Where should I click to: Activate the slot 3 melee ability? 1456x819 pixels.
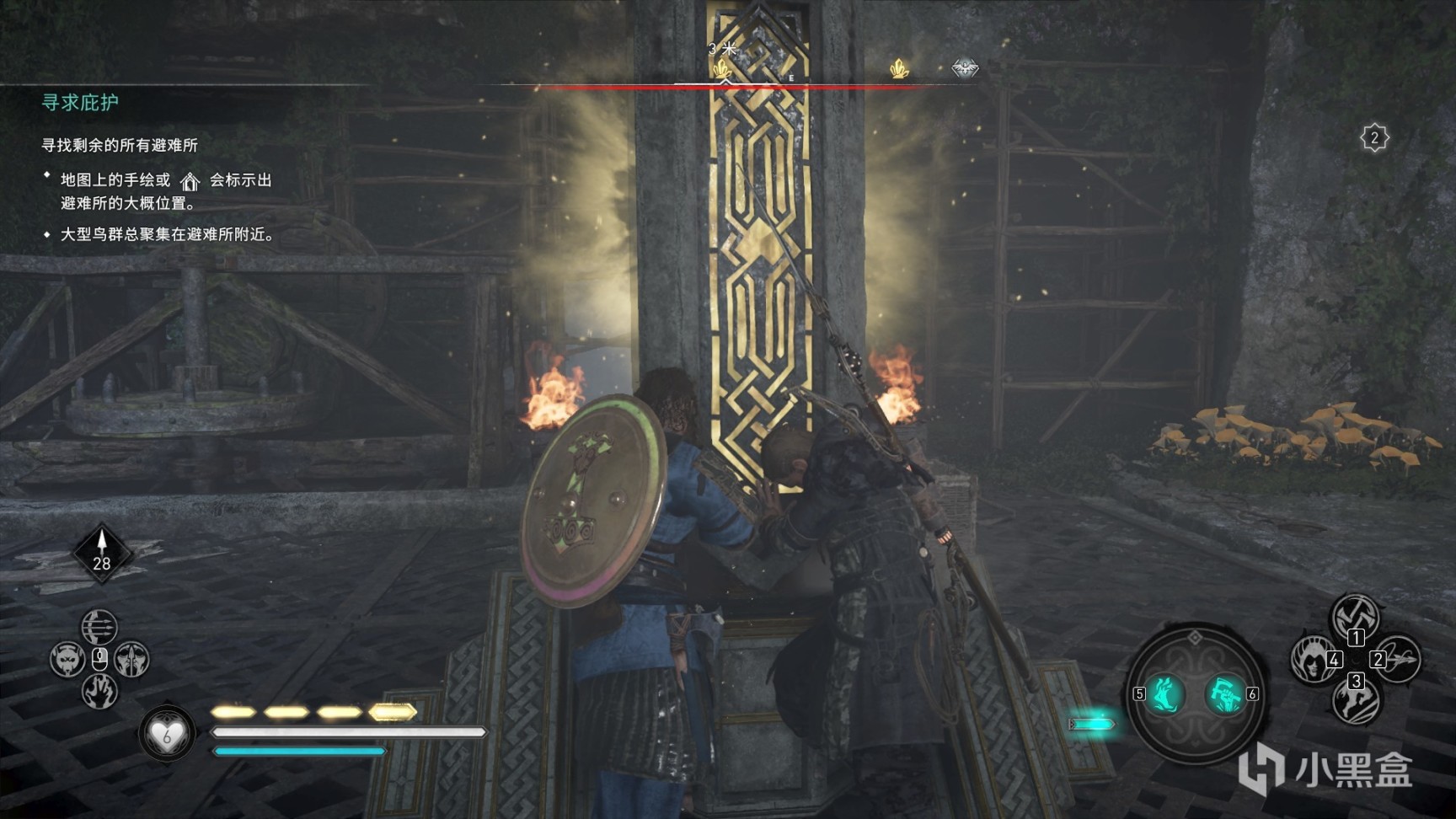(x=1355, y=699)
